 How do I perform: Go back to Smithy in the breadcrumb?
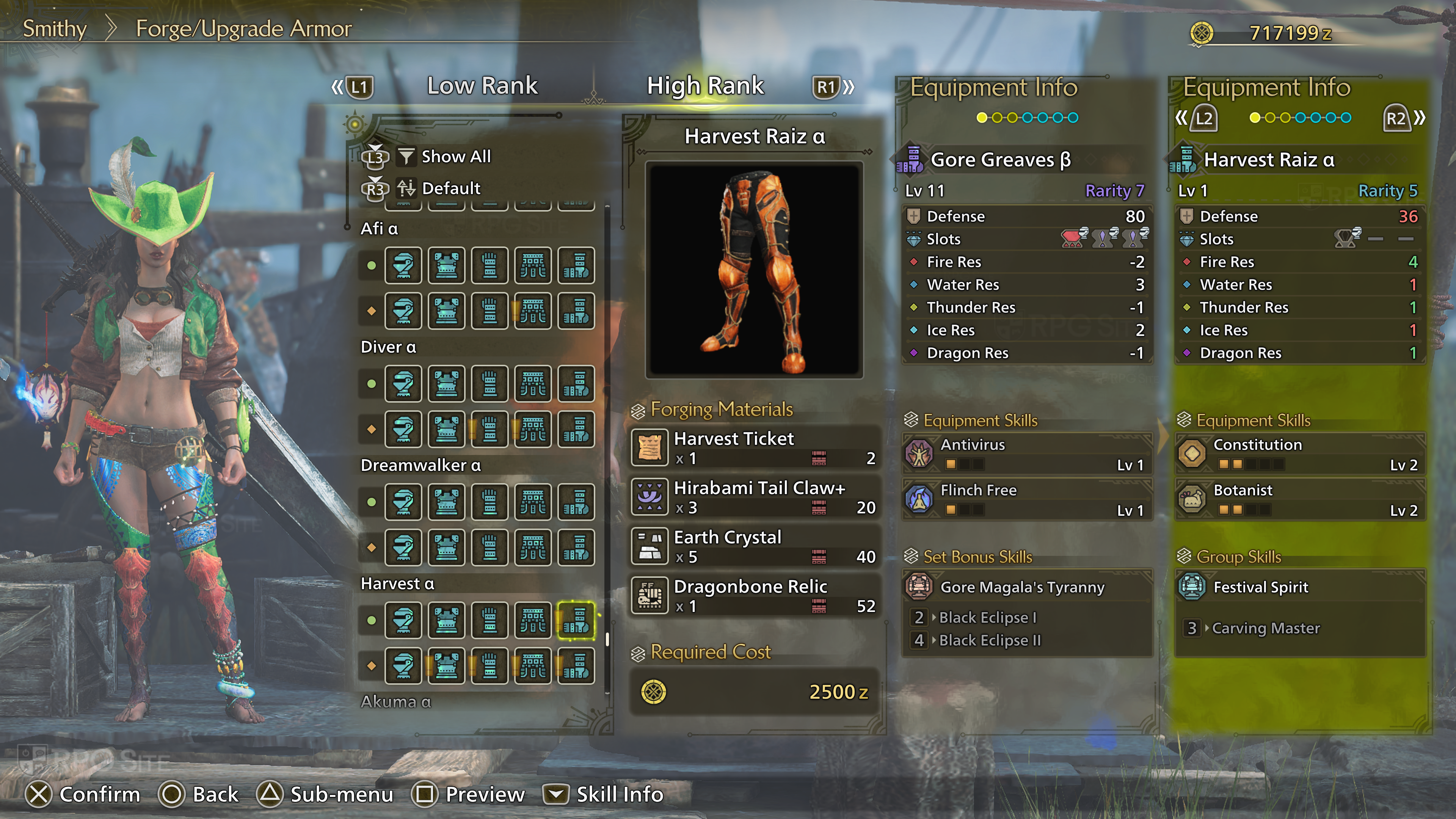point(54,28)
